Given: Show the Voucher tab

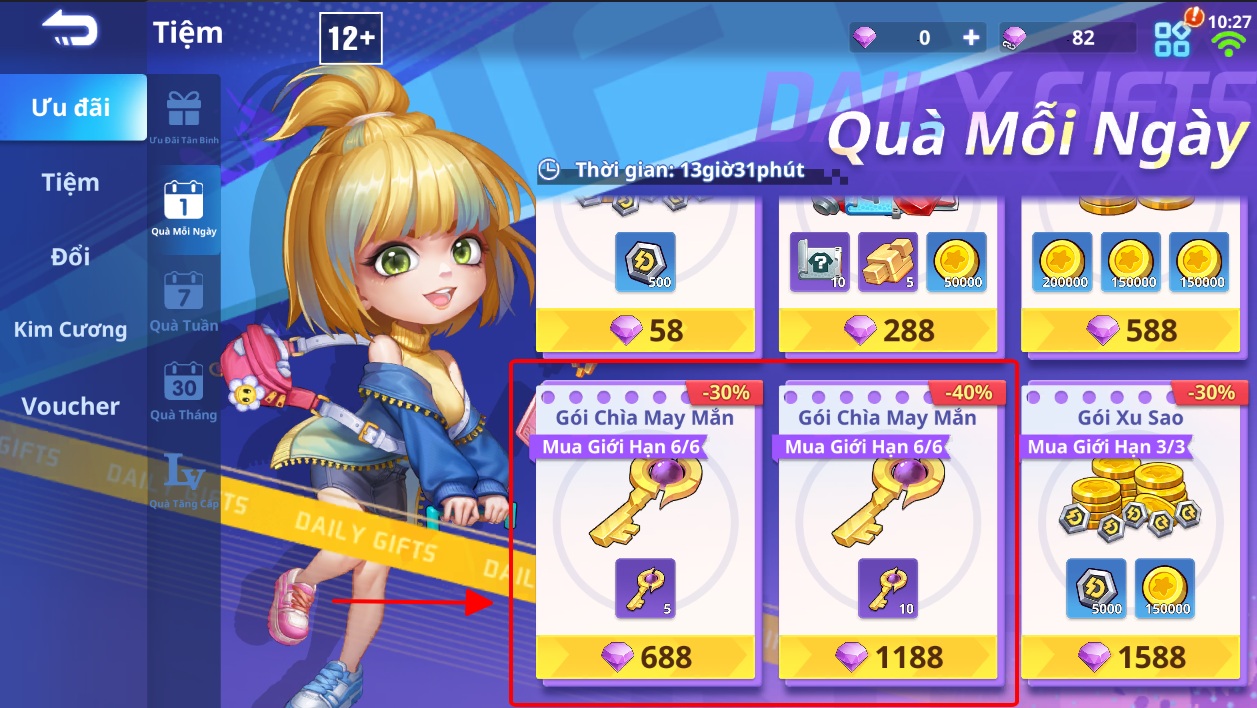Looking at the screenshot, I should click(71, 406).
